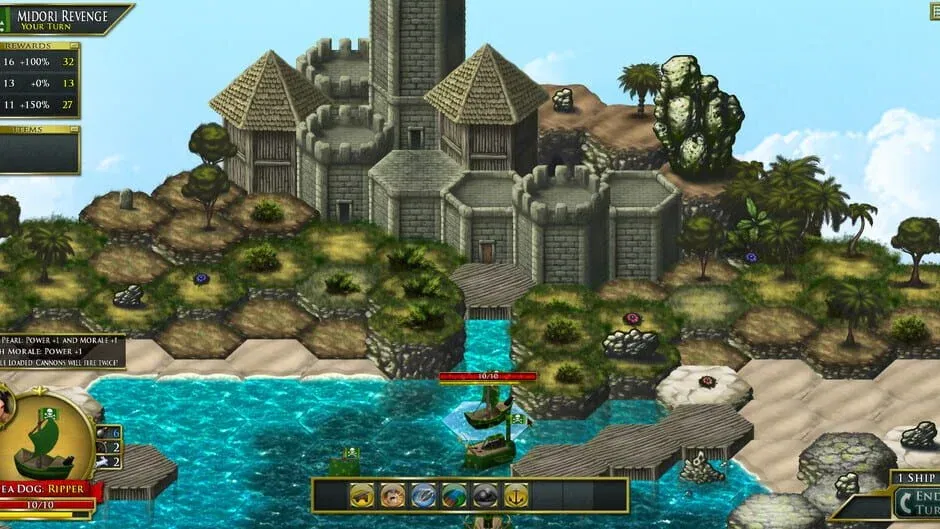Use the blue sailing ship ability
The image size is (940, 529).
coord(424,495)
